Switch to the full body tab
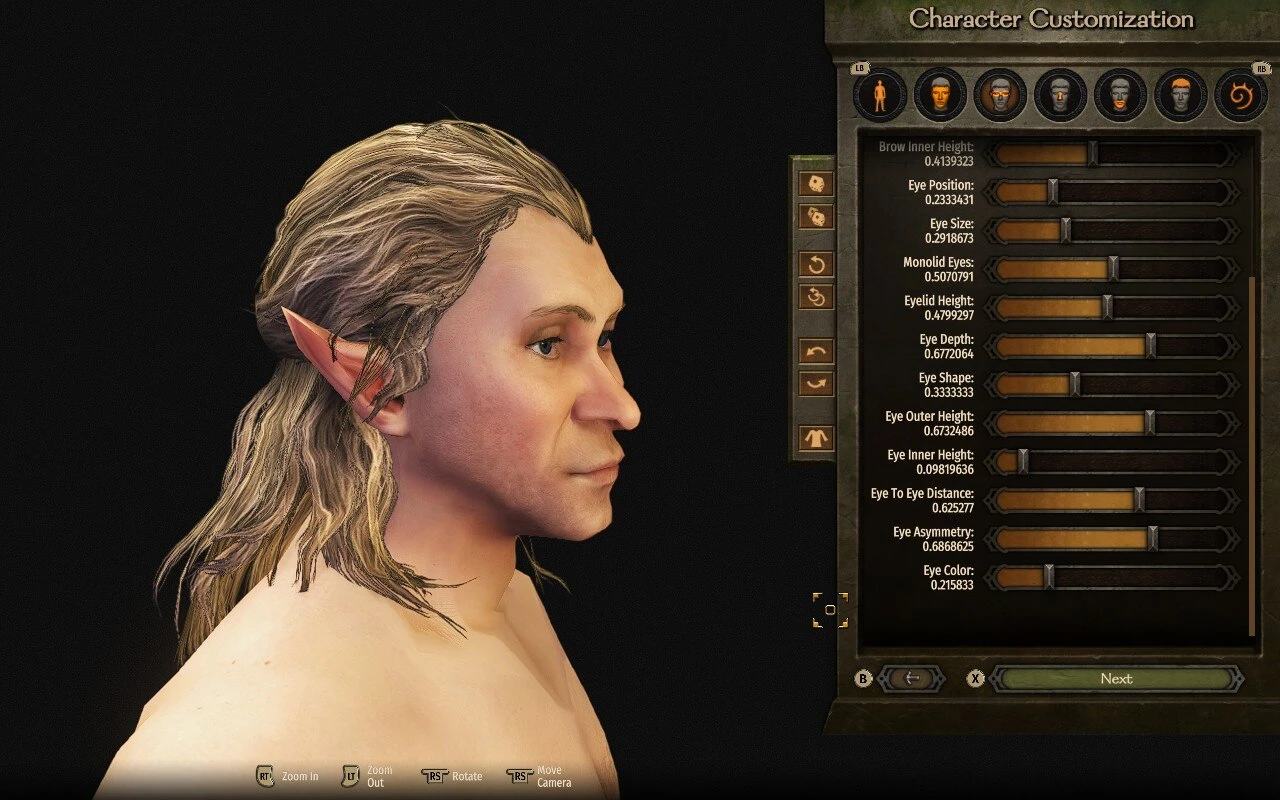The height and width of the screenshot is (800, 1280). coord(880,95)
